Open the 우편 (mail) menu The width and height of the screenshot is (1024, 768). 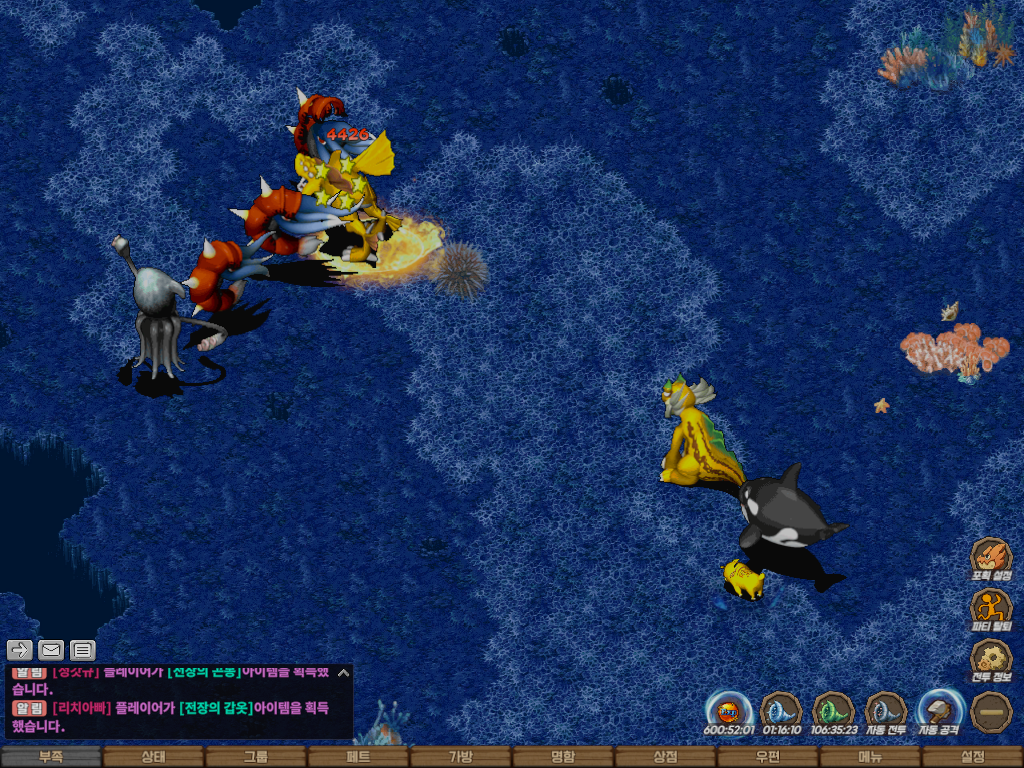click(767, 757)
